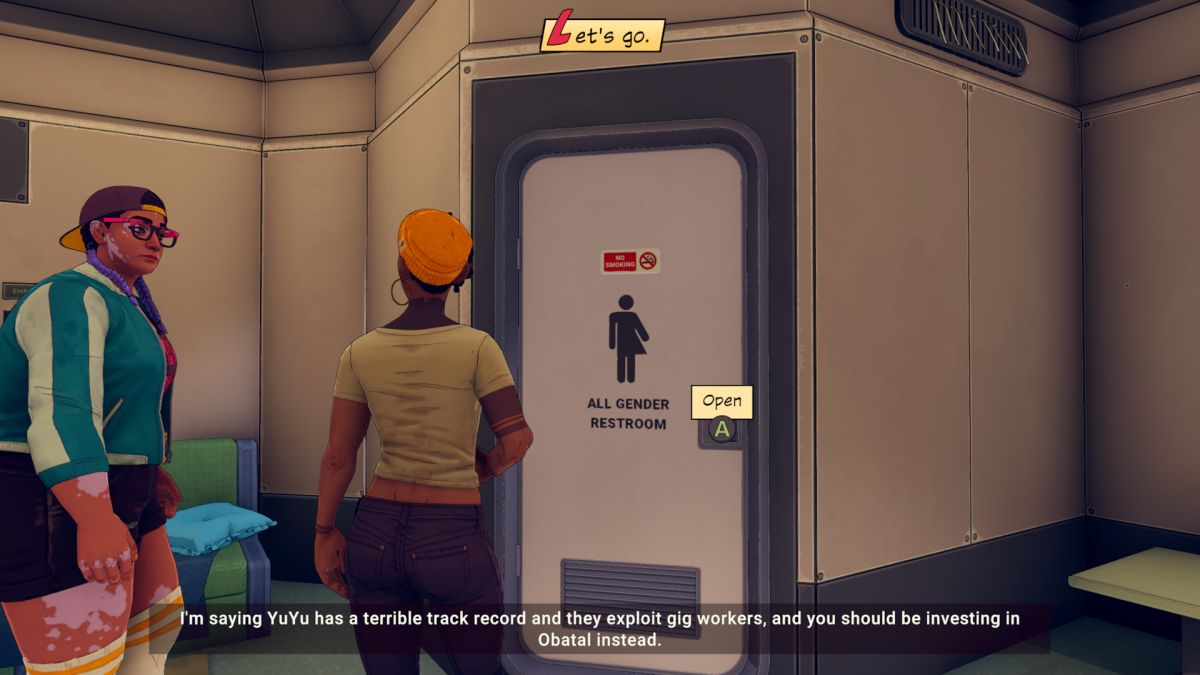Screen dimensions: 1200x675
Task: Choose the "Let's go." dialogue option
Action: tap(602, 36)
